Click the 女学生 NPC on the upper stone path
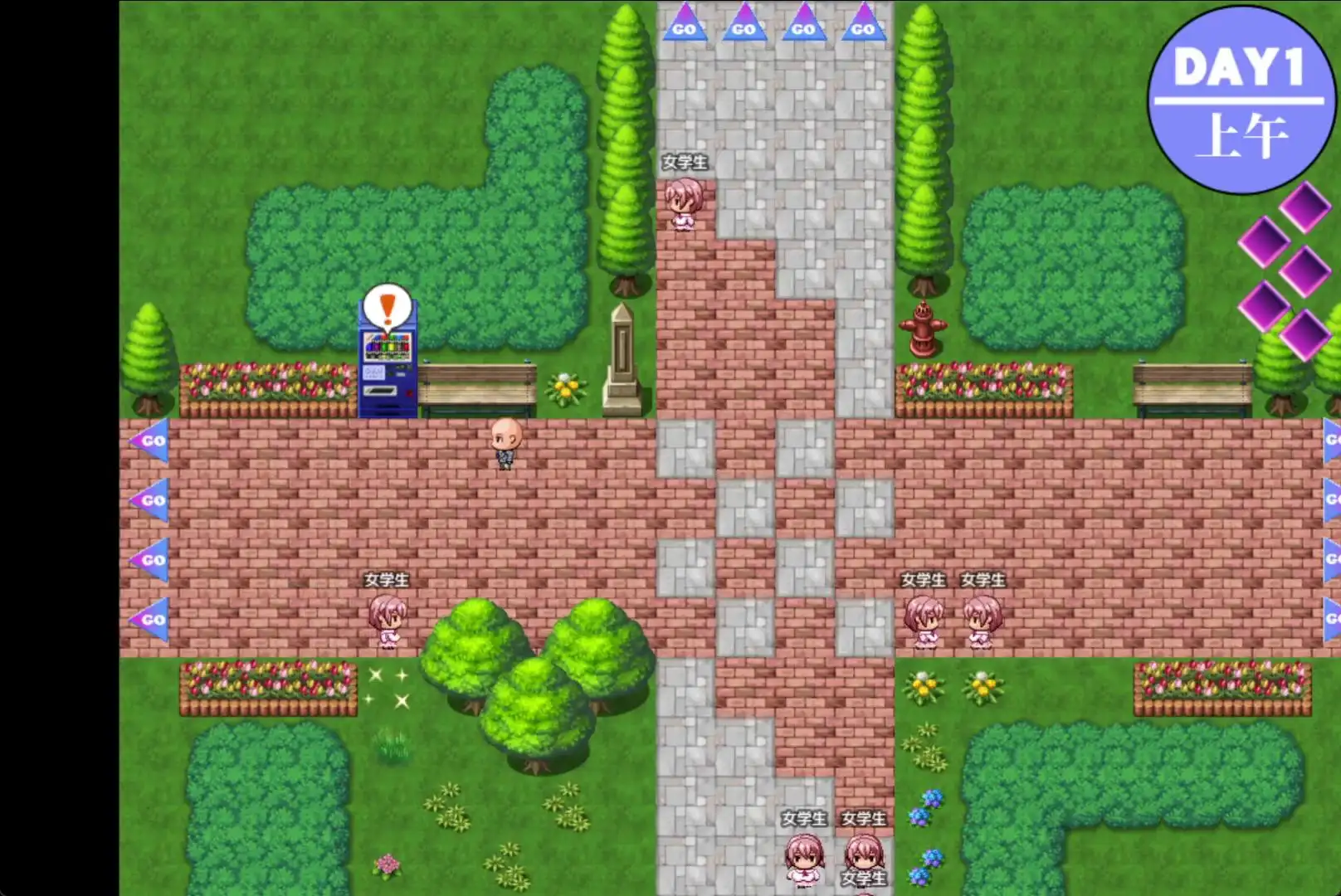Viewport: 1341px width, 896px height. [x=683, y=203]
